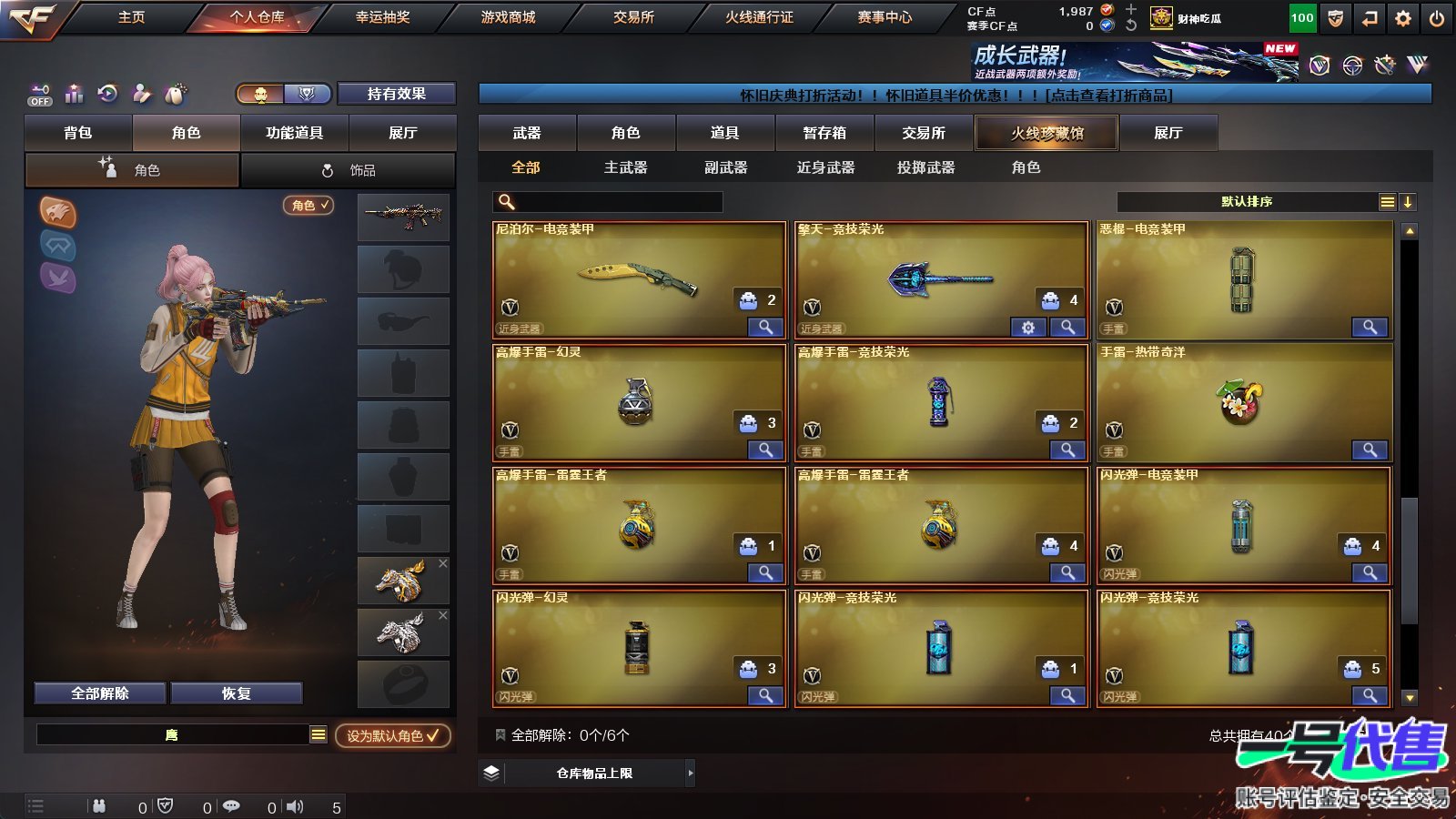Click the down arrow next to the sort menu
1456x819 pixels.
(1408, 202)
